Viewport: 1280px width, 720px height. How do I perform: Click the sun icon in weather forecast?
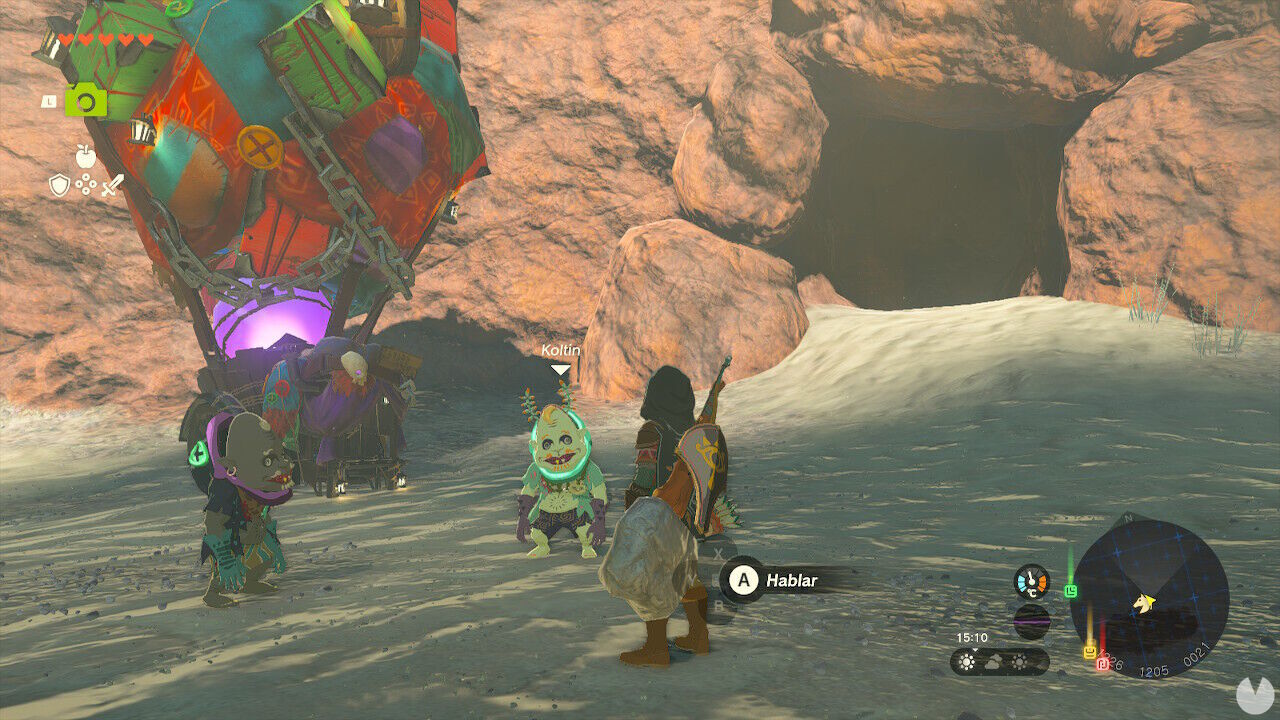(x=966, y=662)
